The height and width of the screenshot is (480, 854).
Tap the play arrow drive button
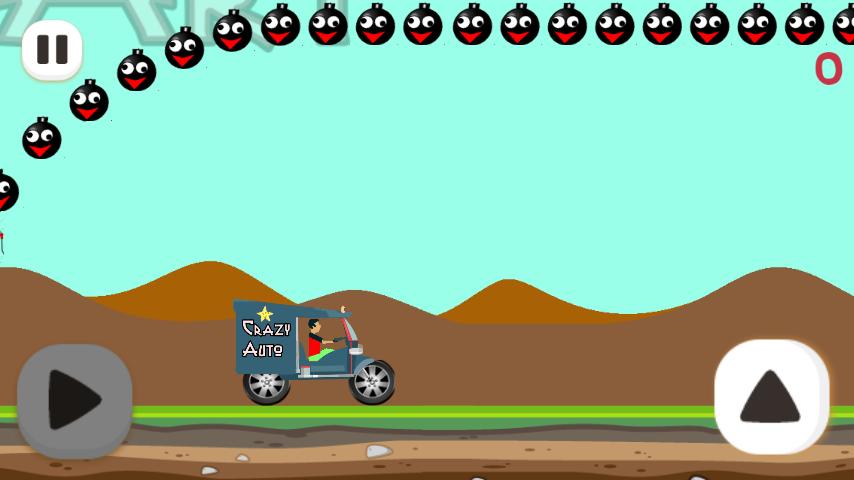[x=75, y=400]
